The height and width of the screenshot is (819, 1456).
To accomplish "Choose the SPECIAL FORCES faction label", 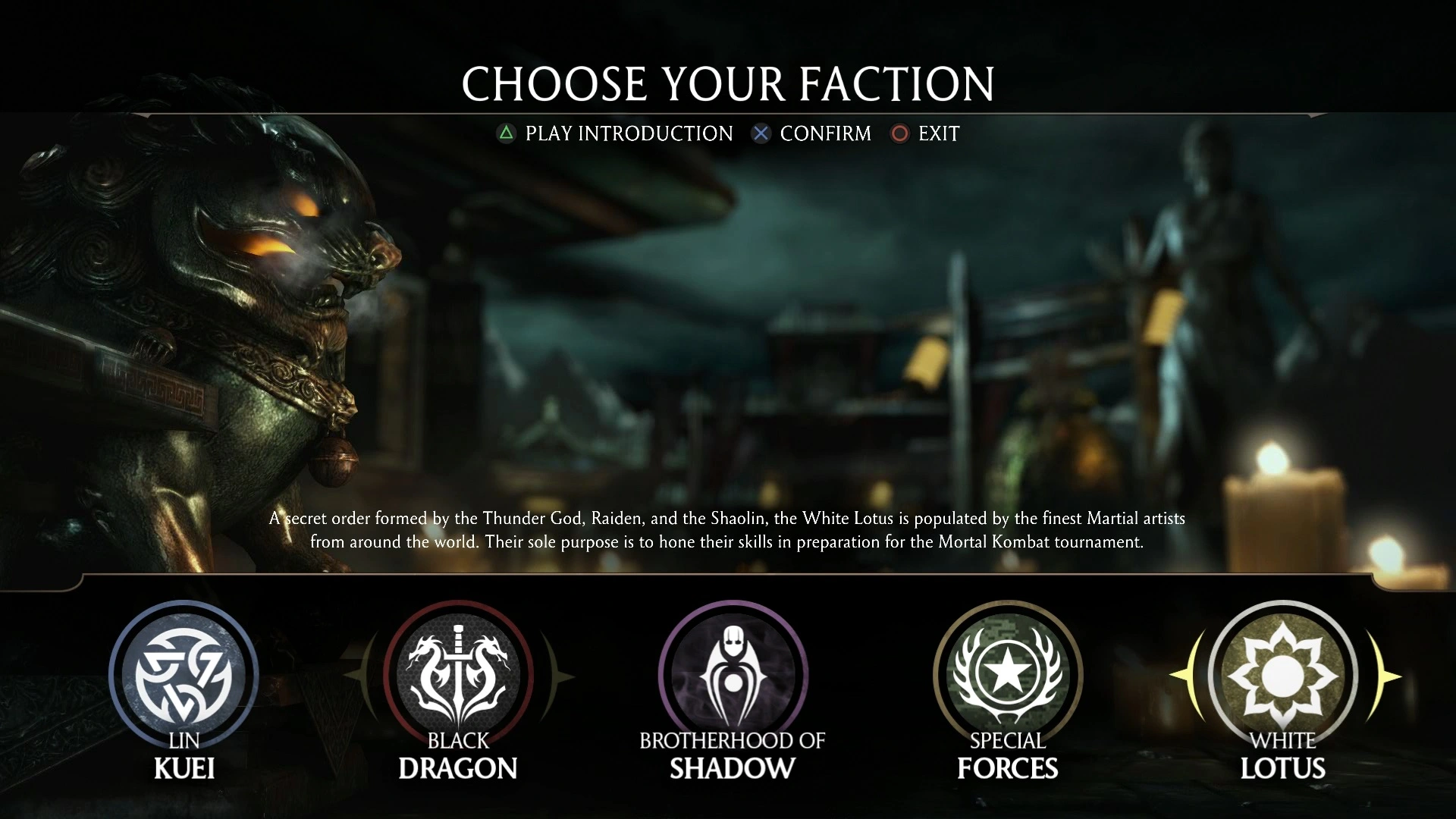I will tap(1006, 758).
